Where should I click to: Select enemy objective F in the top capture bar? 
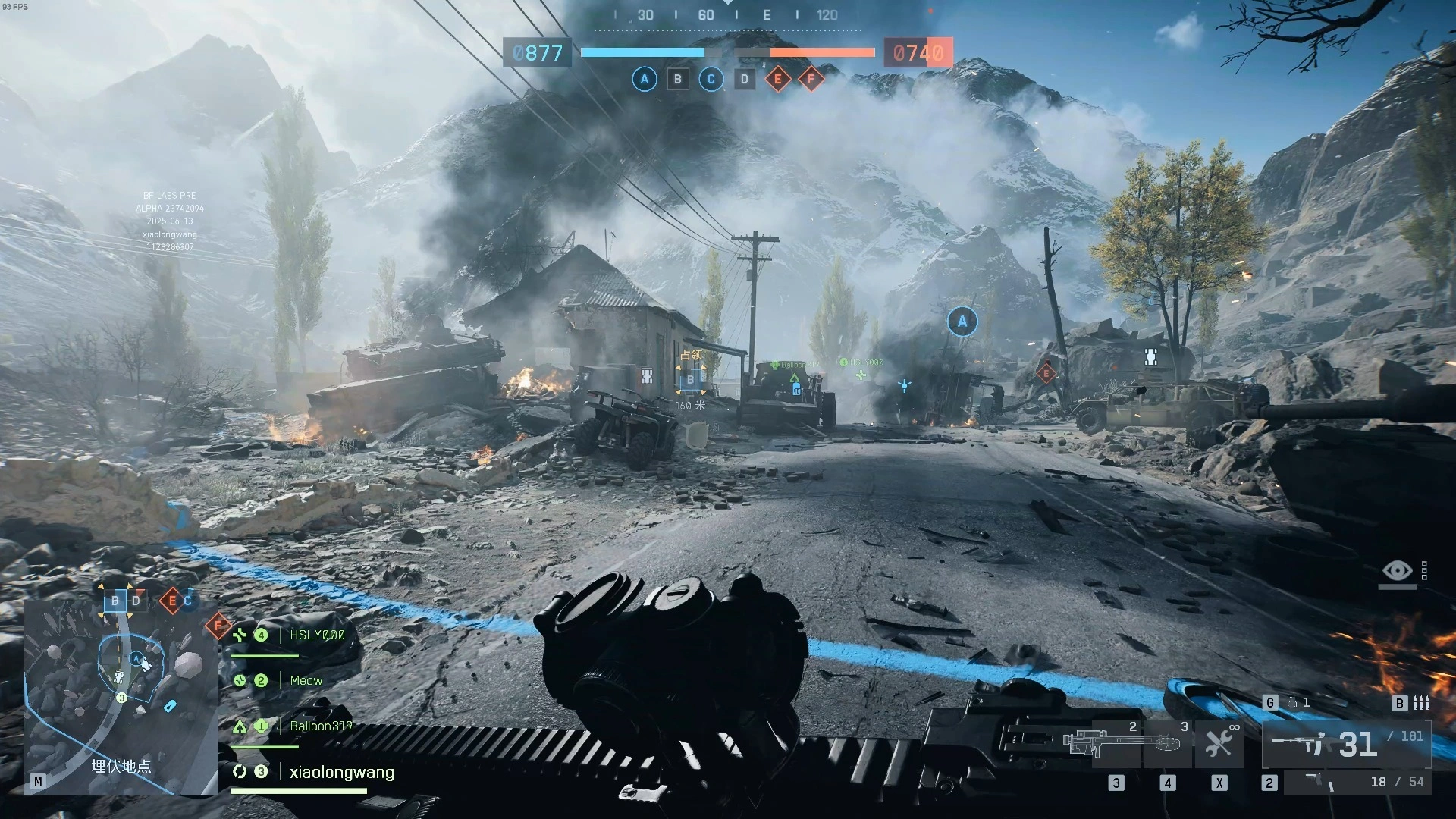(811, 79)
